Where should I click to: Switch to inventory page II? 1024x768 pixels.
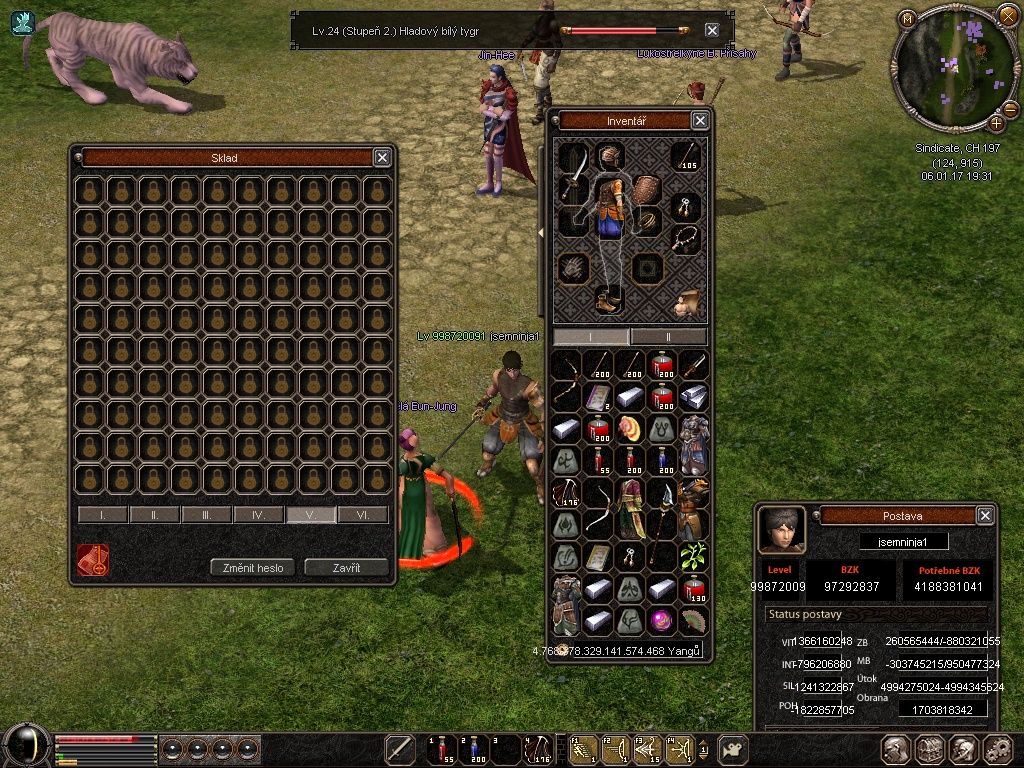pyautogui.click(x=668, y=337)
